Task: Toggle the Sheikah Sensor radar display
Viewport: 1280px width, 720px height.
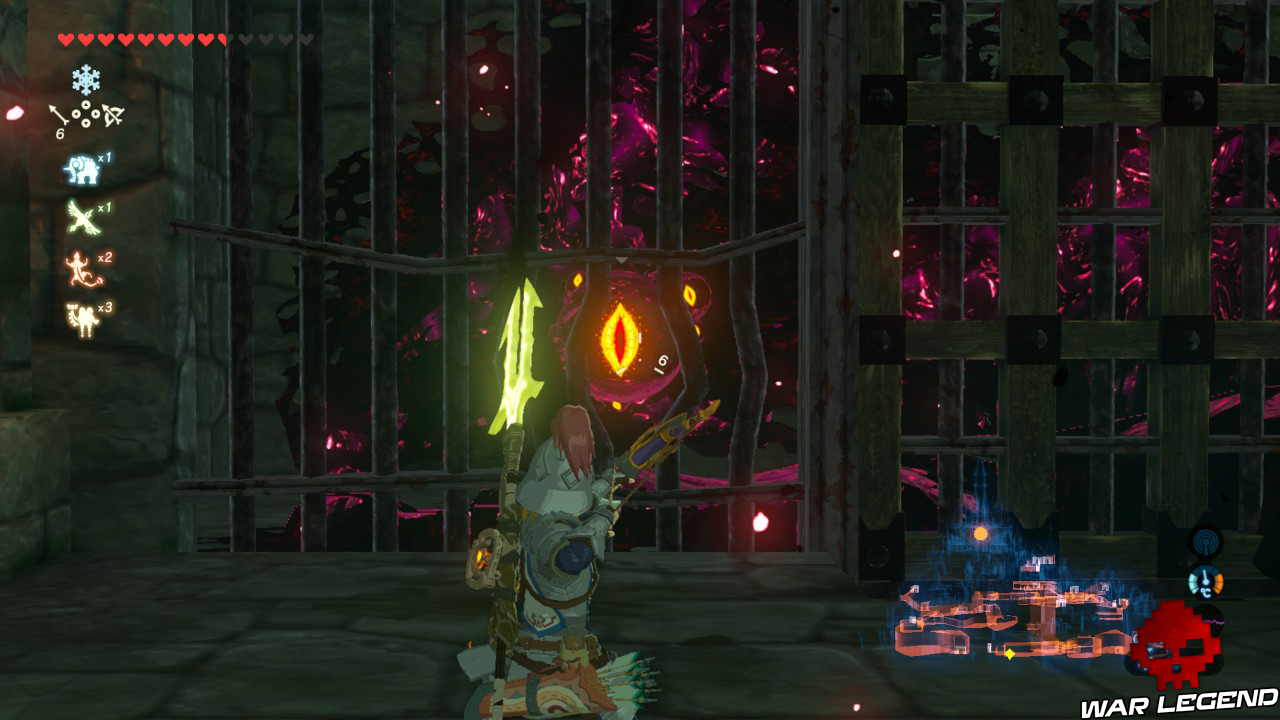Action: click(x=1206, y=541)
